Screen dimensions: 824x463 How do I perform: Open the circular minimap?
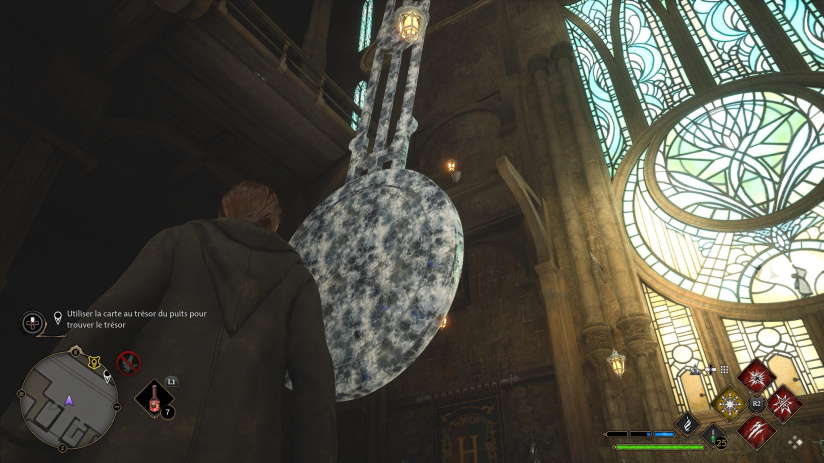(x=68, y=400)
